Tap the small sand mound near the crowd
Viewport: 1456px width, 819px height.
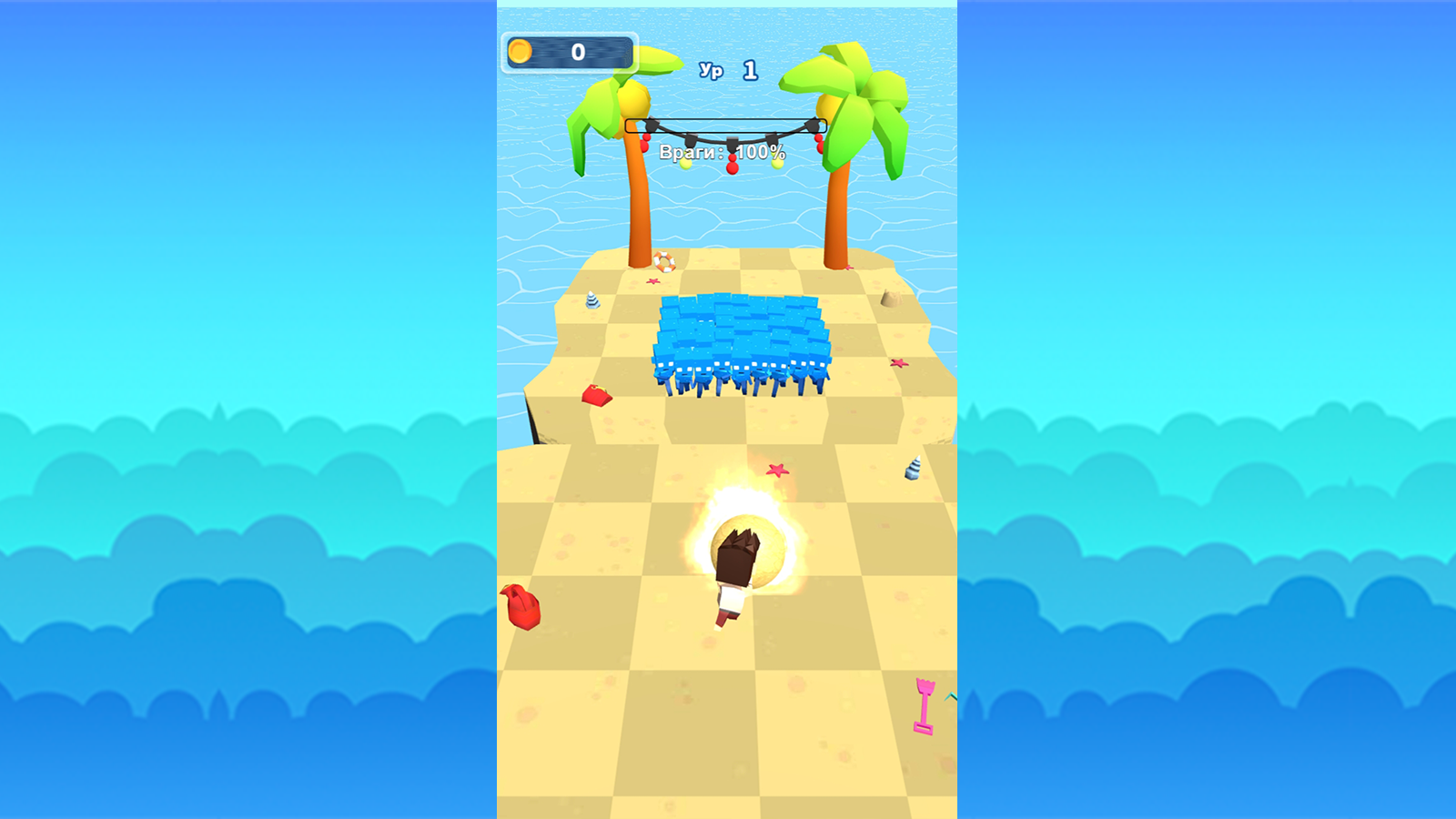[x=892, y=298]
